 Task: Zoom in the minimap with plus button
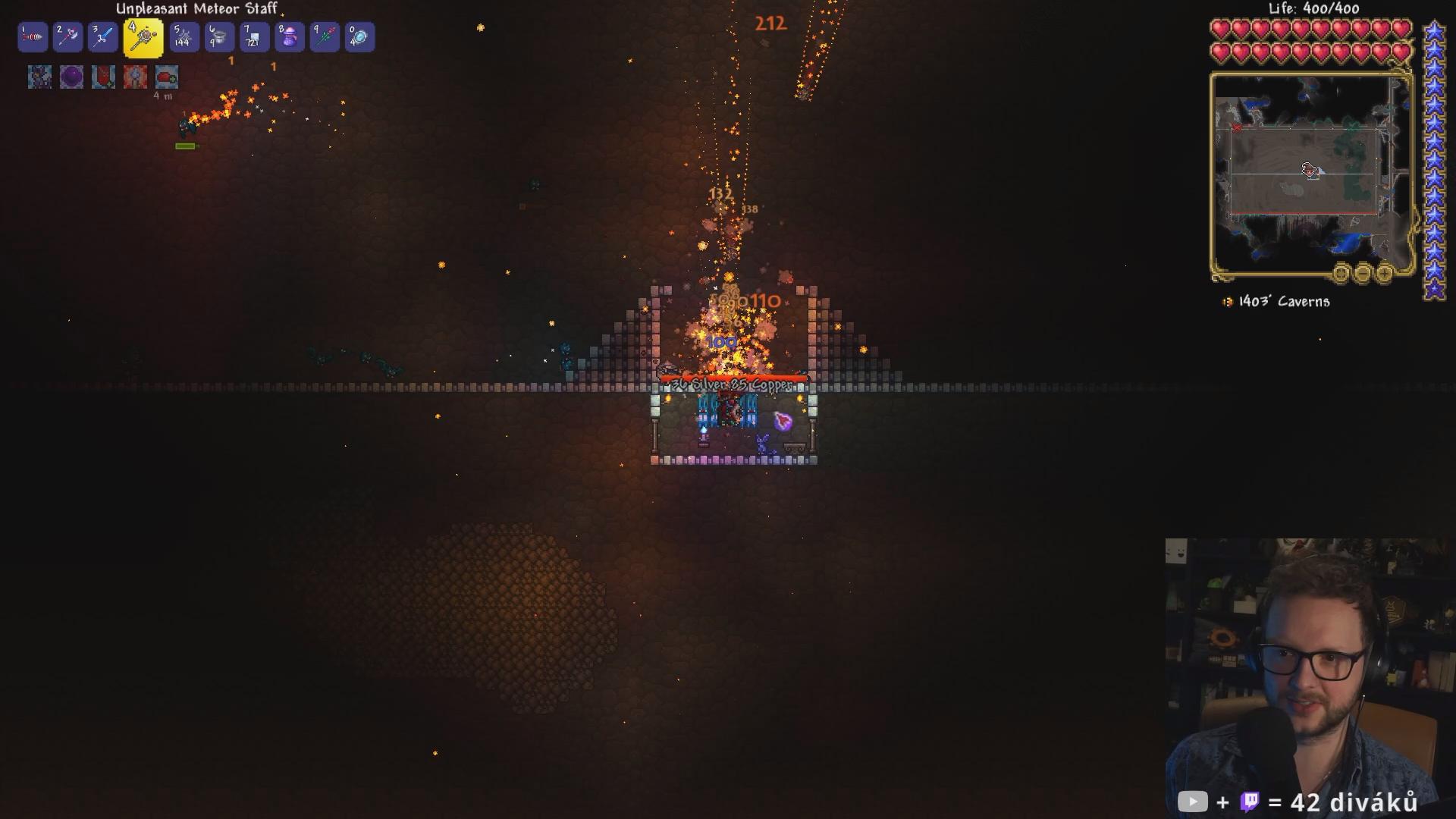tap(1384, 273)
